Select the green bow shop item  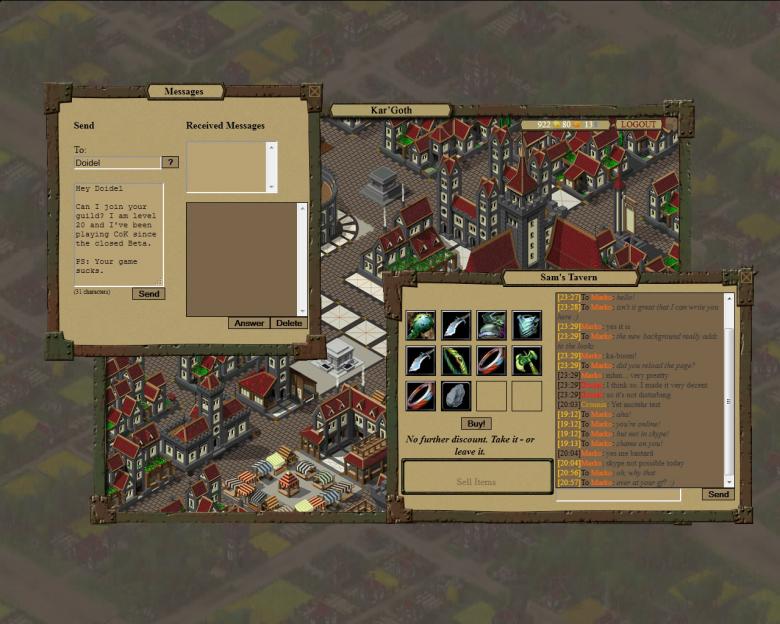(x=456, y=360)
